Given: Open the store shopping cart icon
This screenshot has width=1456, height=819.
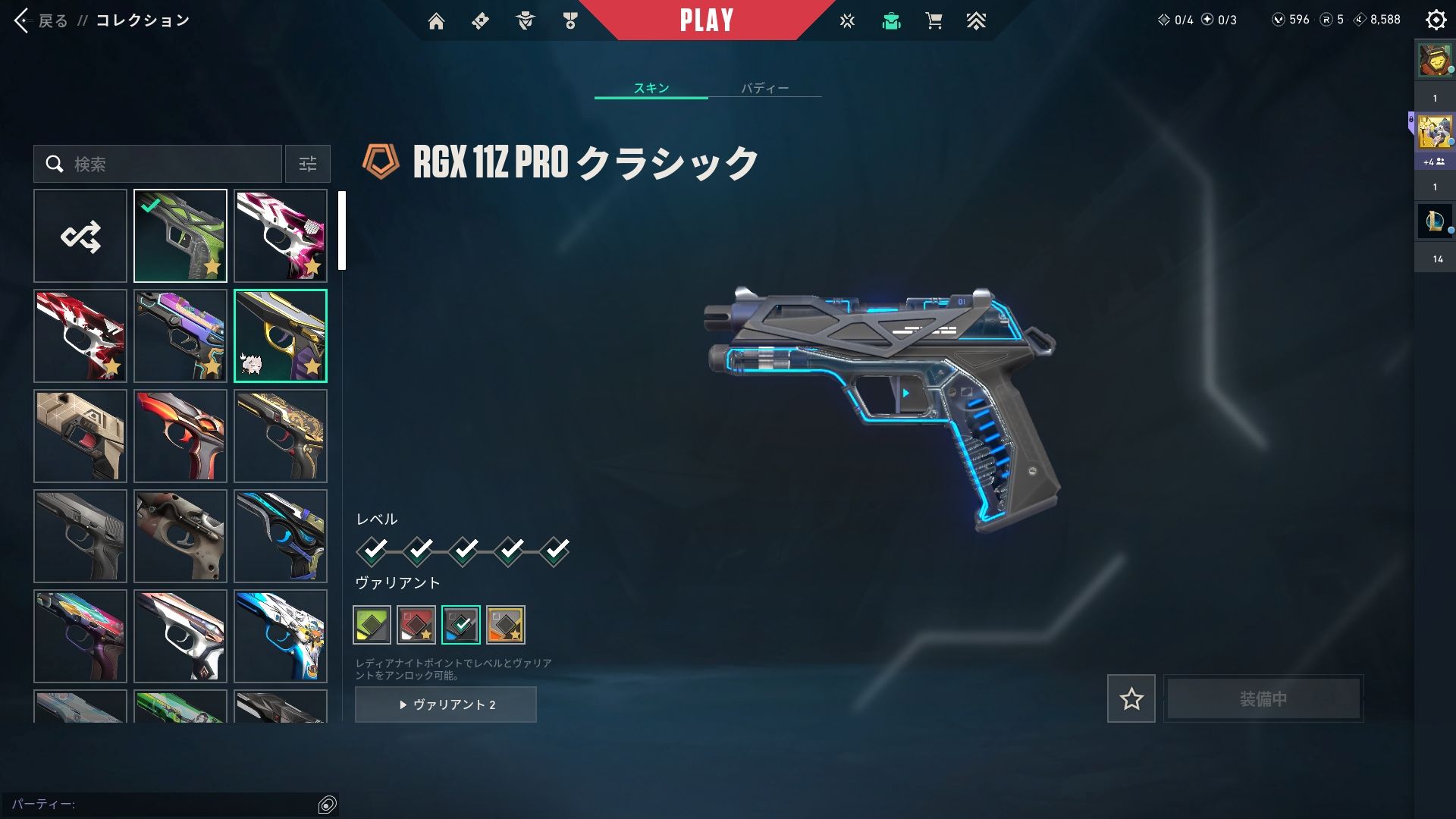Looking at the screenshot, I should click(934, 21).
